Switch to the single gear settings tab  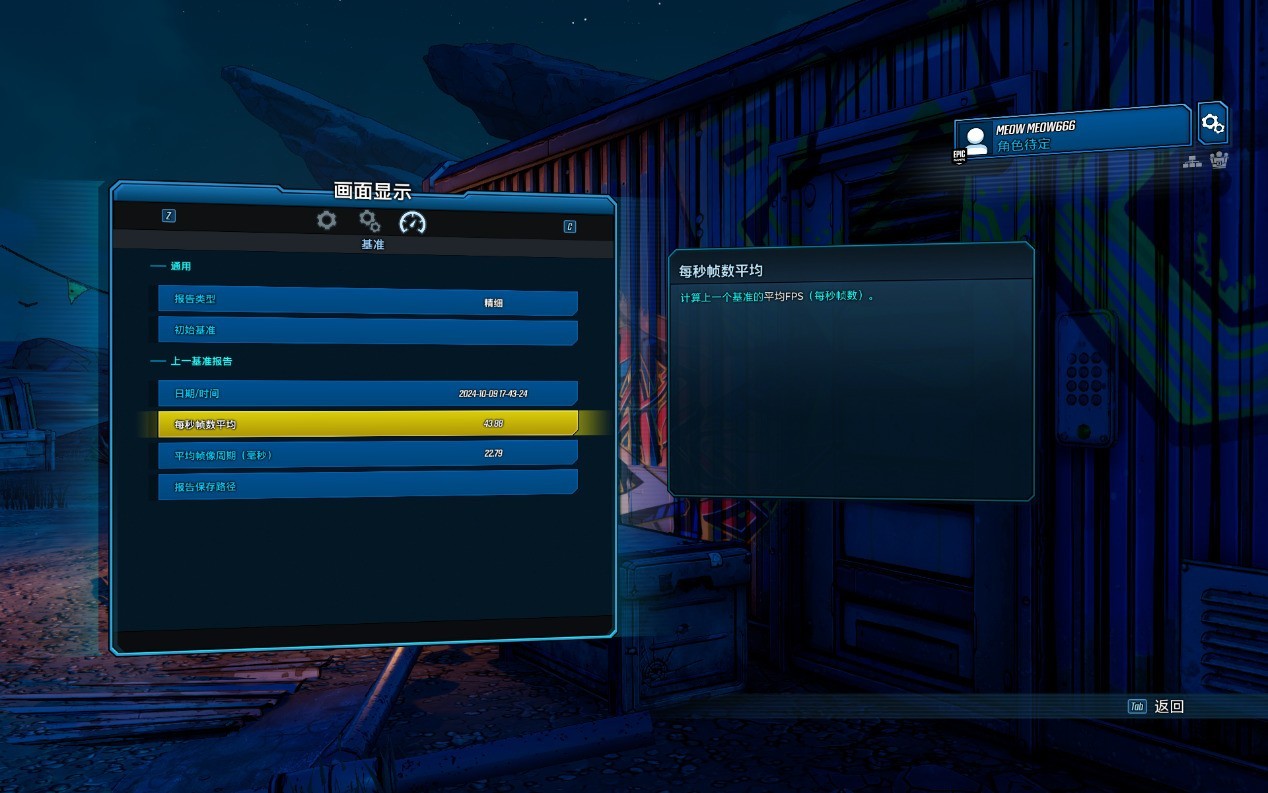pos(327,221)
